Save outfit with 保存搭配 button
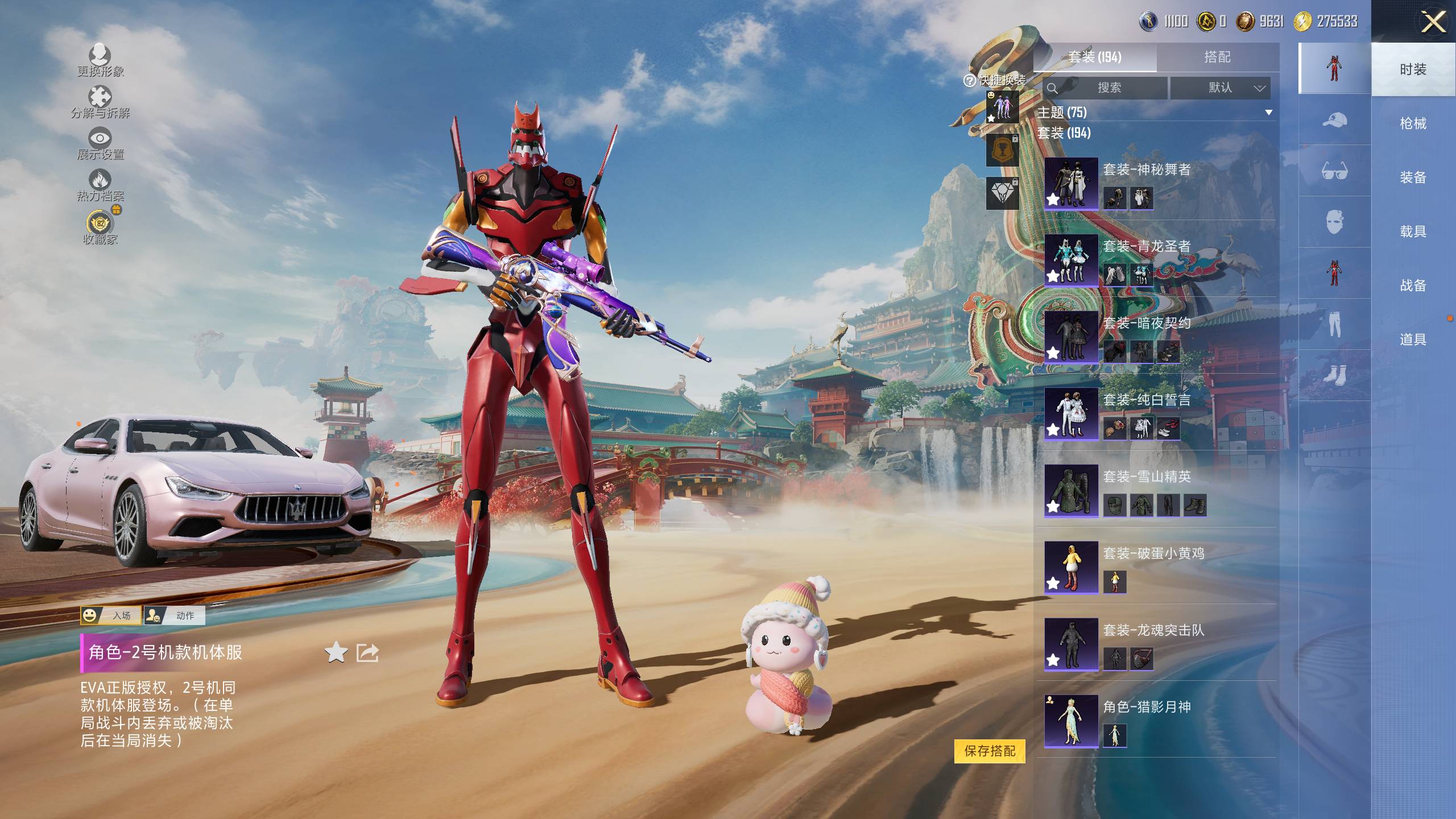 pyautogui.click(x=990, y=751)
